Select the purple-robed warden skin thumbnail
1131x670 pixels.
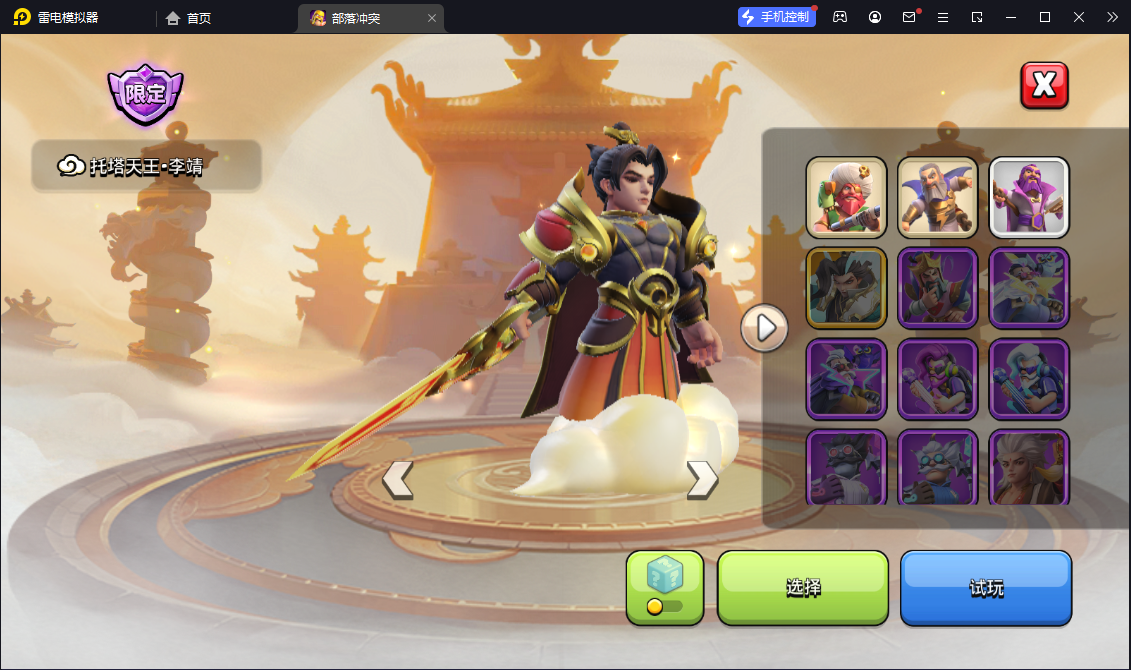click(1029, 197)
